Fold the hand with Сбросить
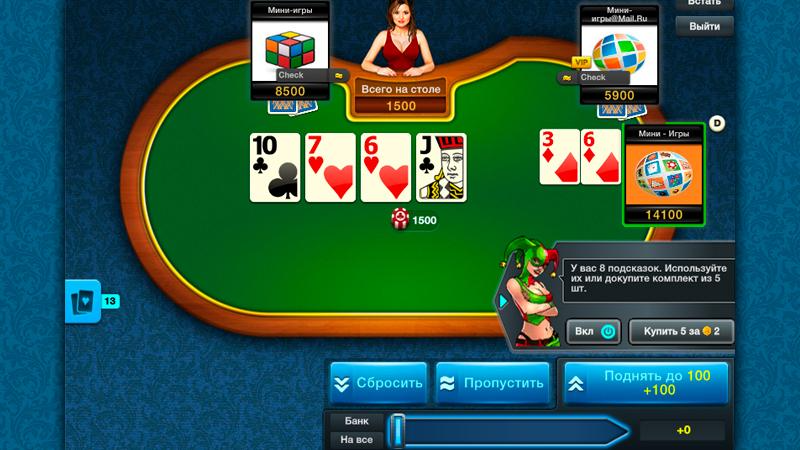 (x=379, y=382)
